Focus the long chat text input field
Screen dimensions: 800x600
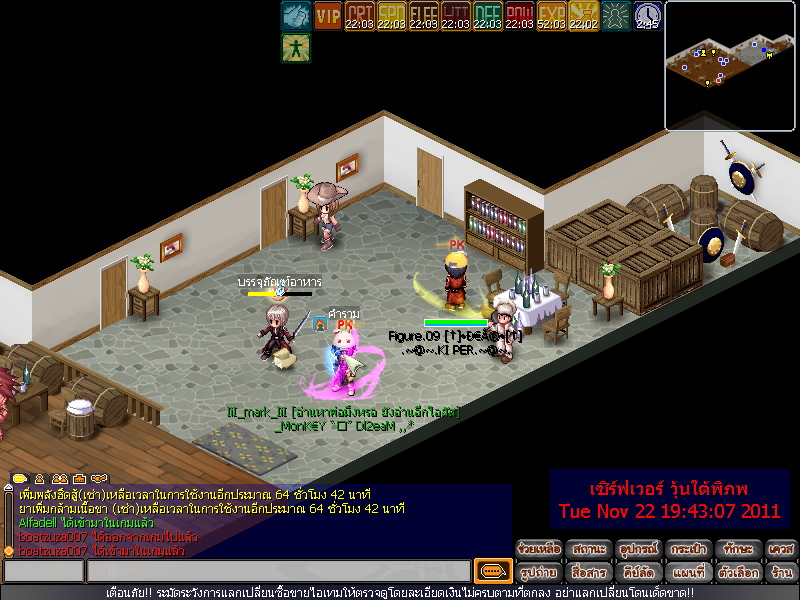[x=278, y=572]
